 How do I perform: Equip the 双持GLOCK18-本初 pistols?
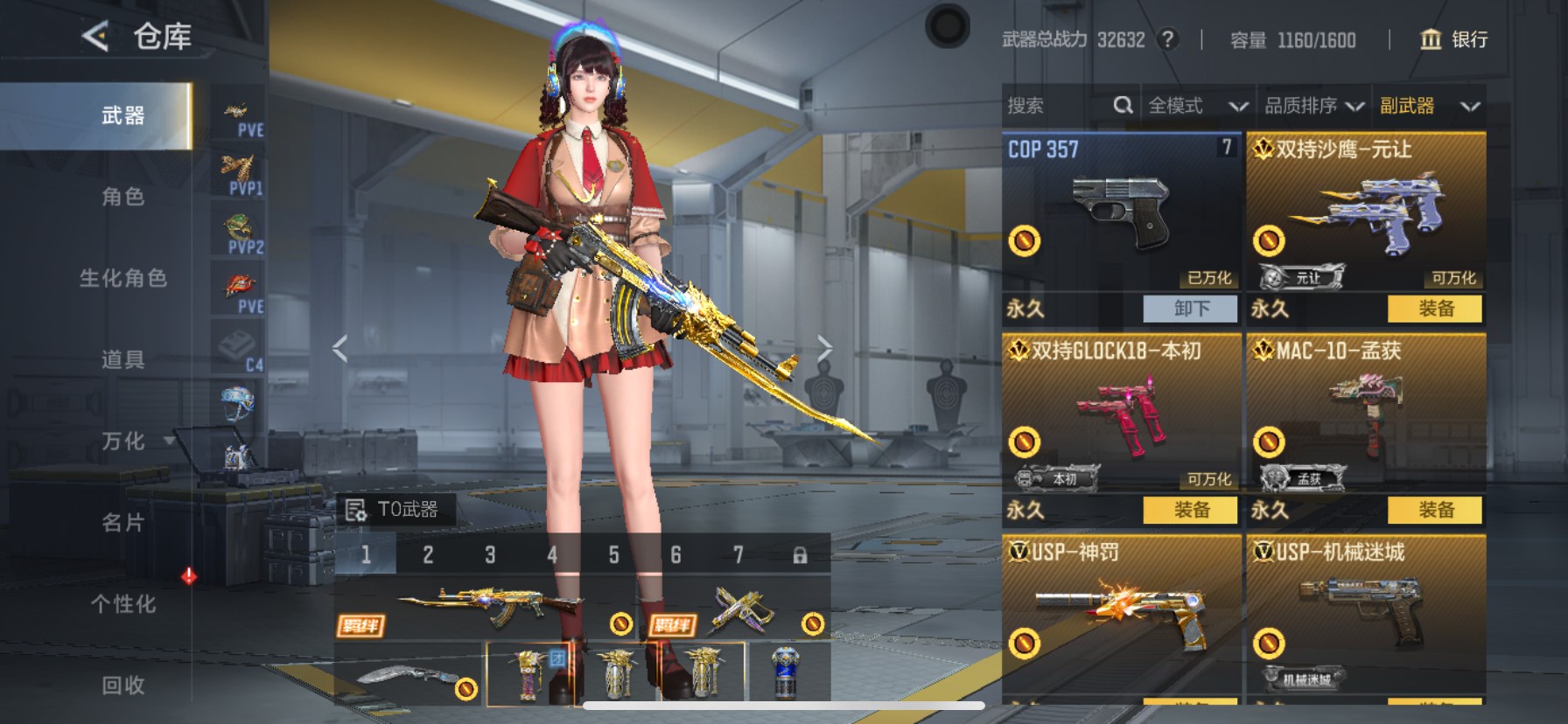pos(1190,510)
